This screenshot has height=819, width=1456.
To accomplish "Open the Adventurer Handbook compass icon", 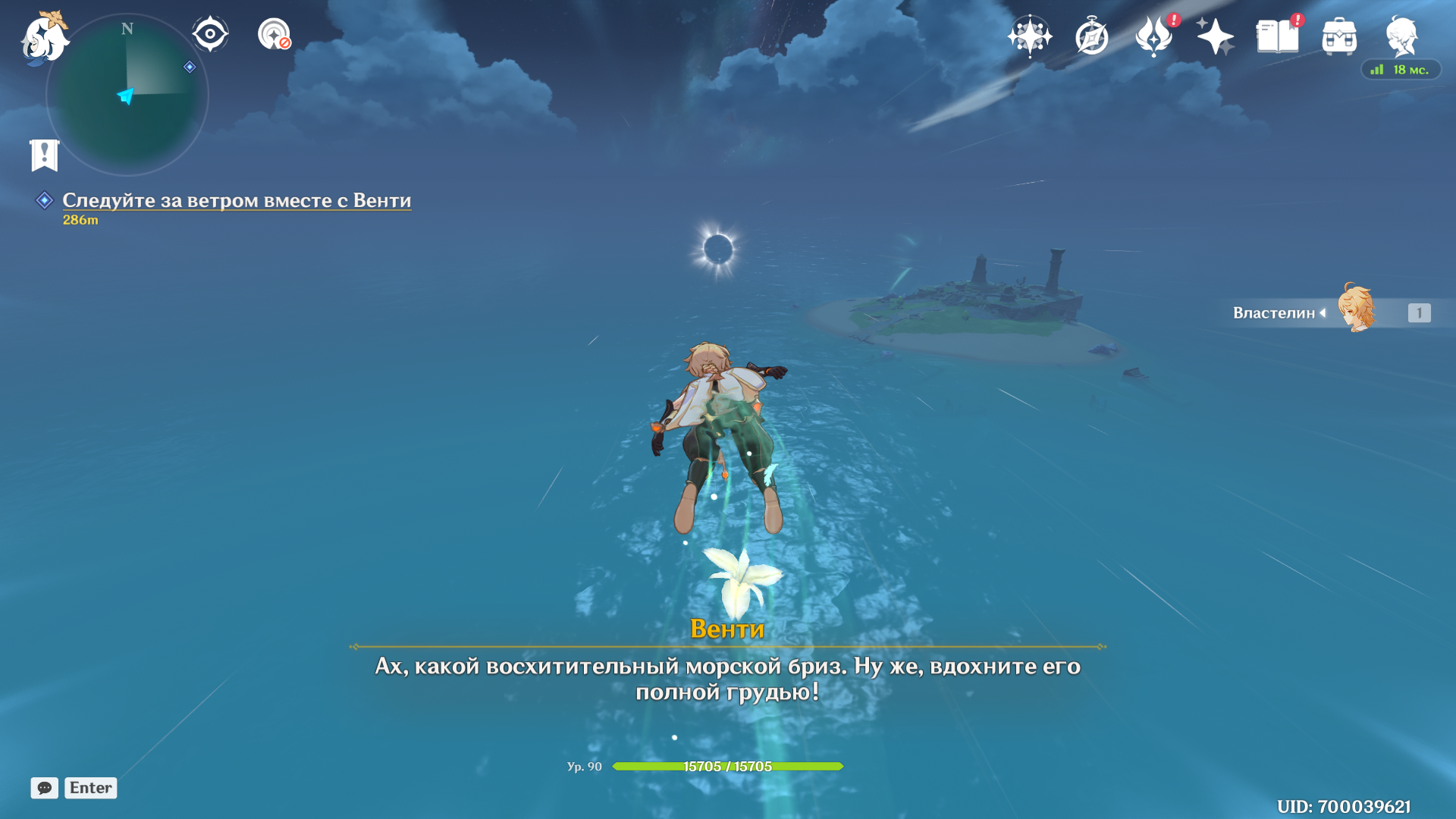I will [1091, 36].
